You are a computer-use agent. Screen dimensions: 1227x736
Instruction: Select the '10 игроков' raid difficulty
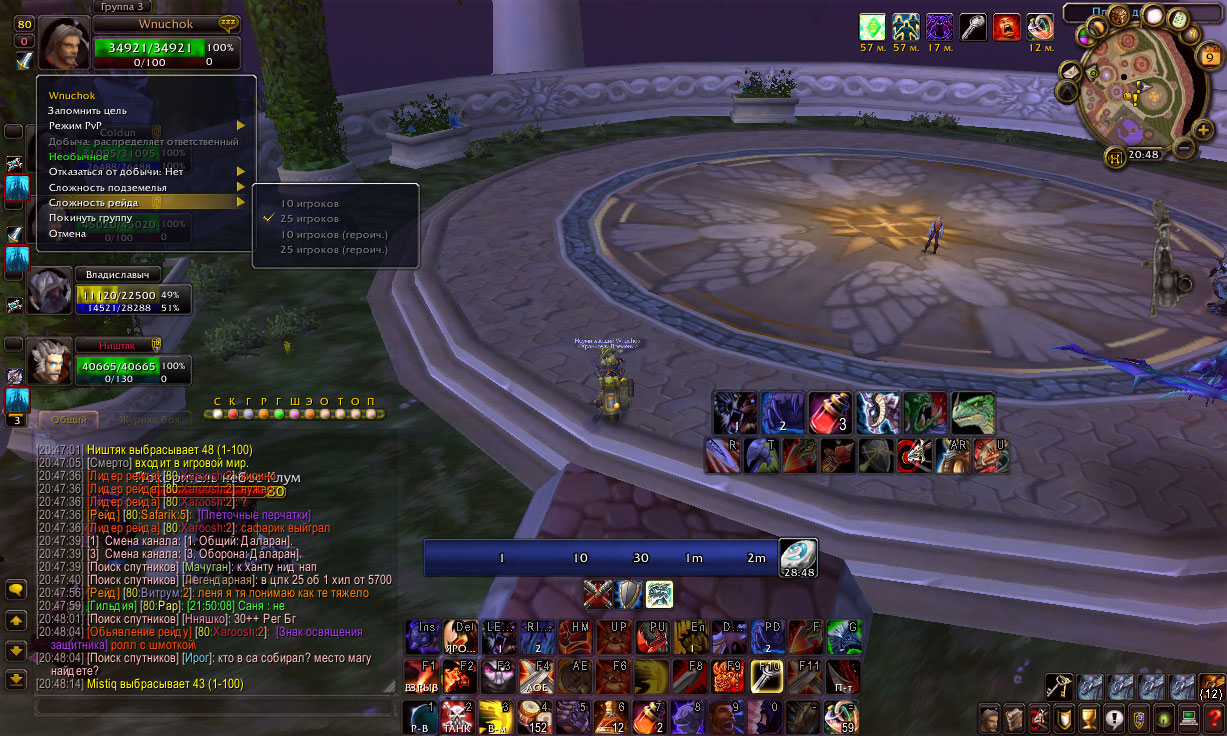point(310,203)
